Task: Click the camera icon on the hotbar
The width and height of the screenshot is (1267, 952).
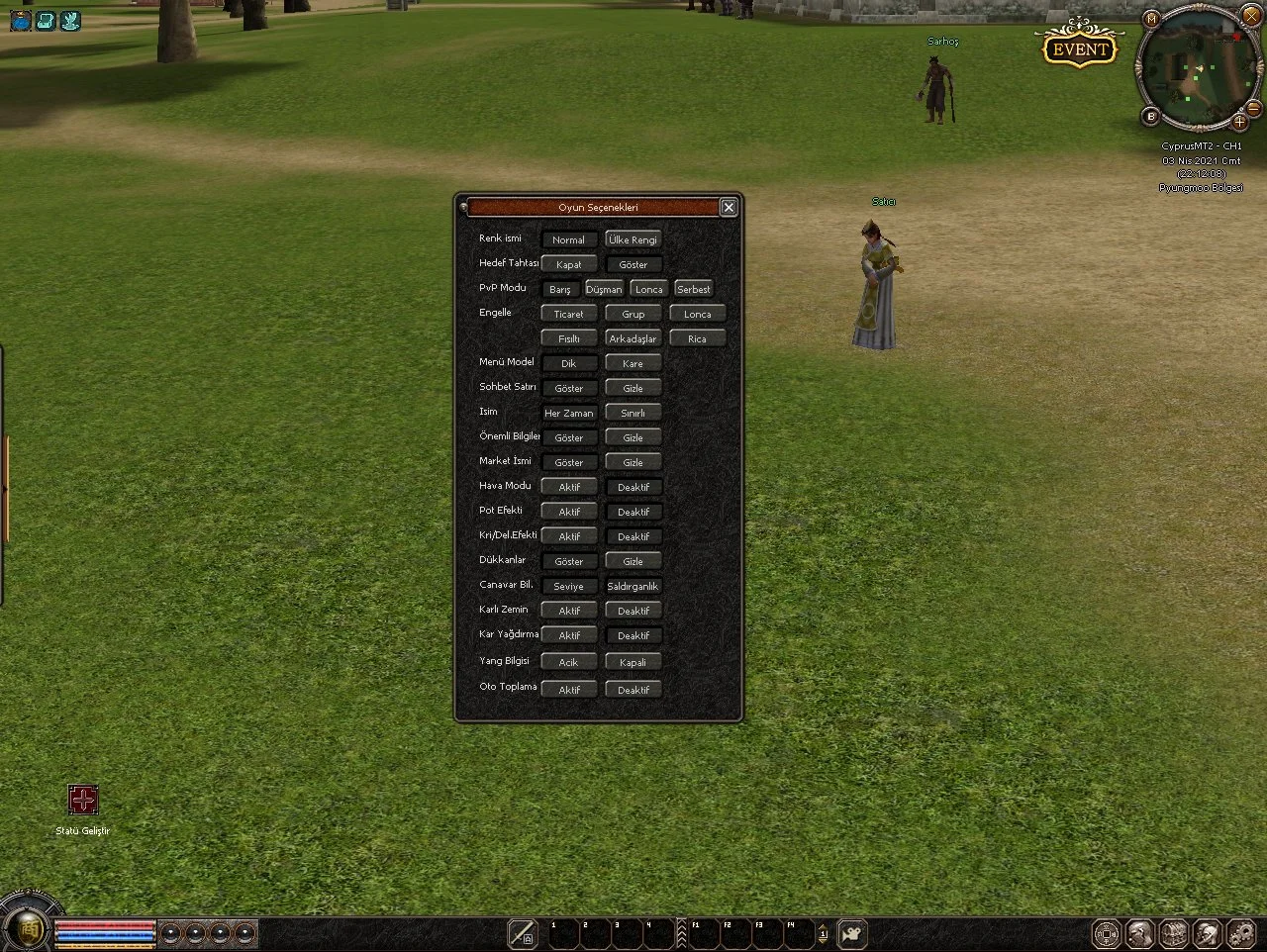Action: [851, 933]
